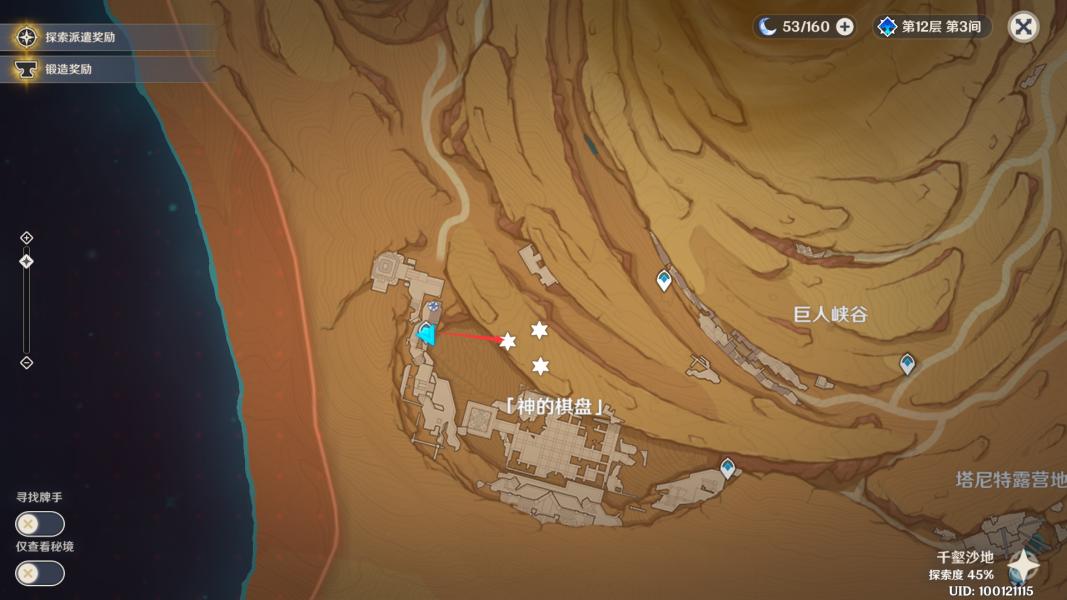Add original resin with the plus button
1067x600 pixels.
(845, 27)
